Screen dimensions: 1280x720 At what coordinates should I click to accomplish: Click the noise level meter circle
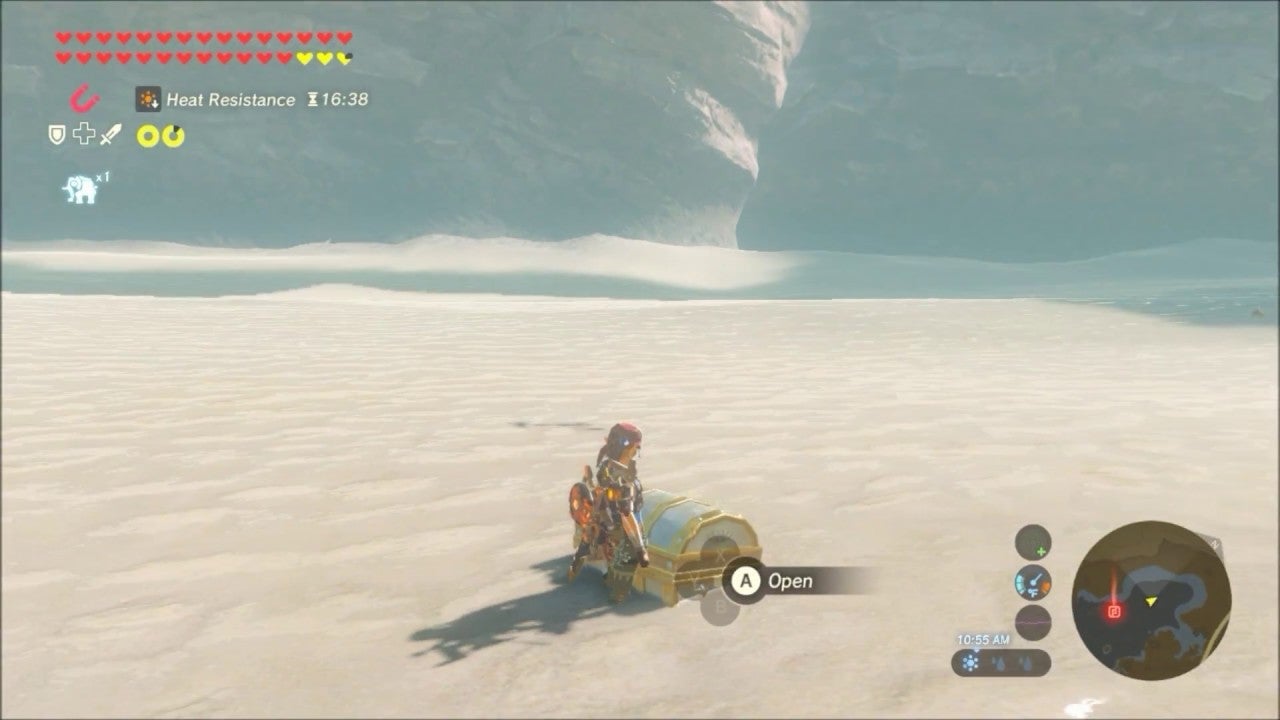(x=1033, y=622)
